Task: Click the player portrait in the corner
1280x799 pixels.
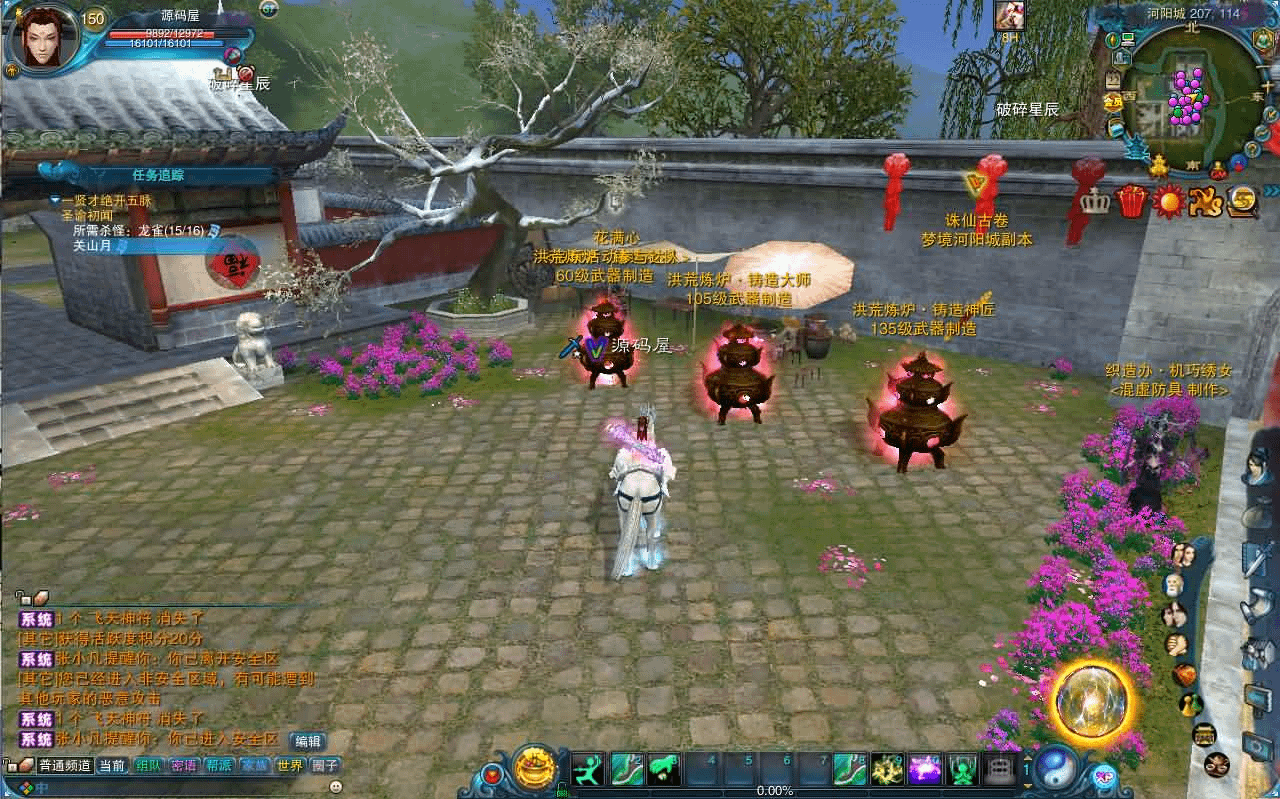Action: [42, 38]
